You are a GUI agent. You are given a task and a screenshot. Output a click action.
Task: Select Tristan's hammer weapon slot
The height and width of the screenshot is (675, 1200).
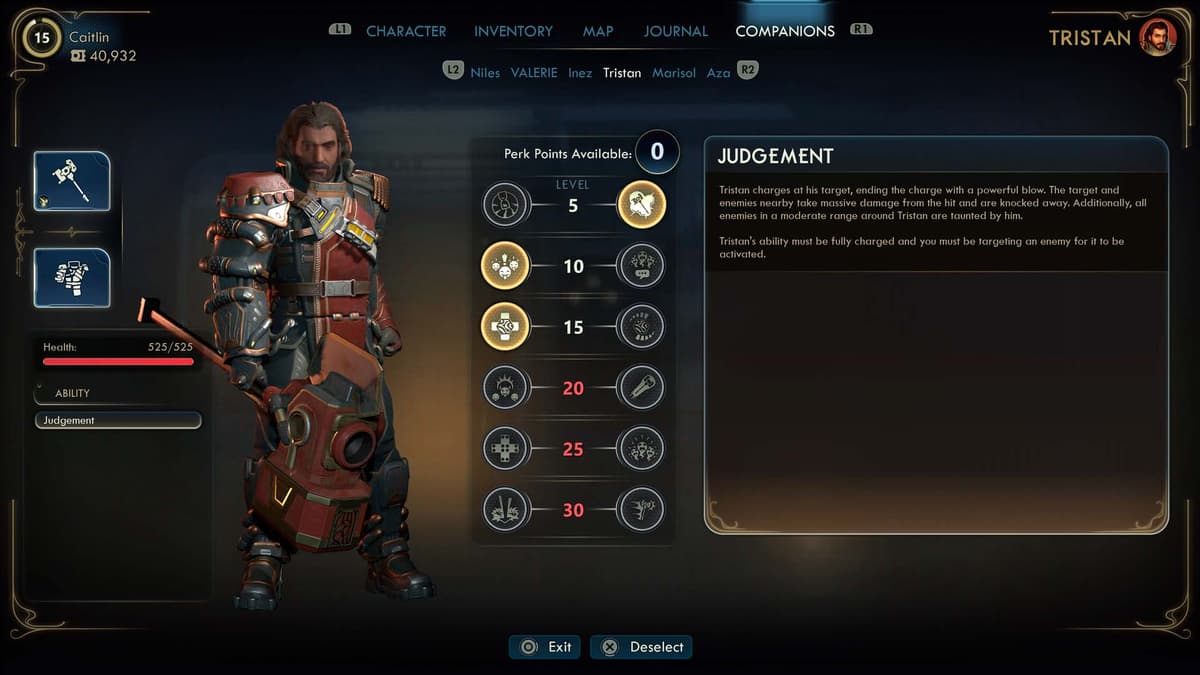tap(72, 181)
